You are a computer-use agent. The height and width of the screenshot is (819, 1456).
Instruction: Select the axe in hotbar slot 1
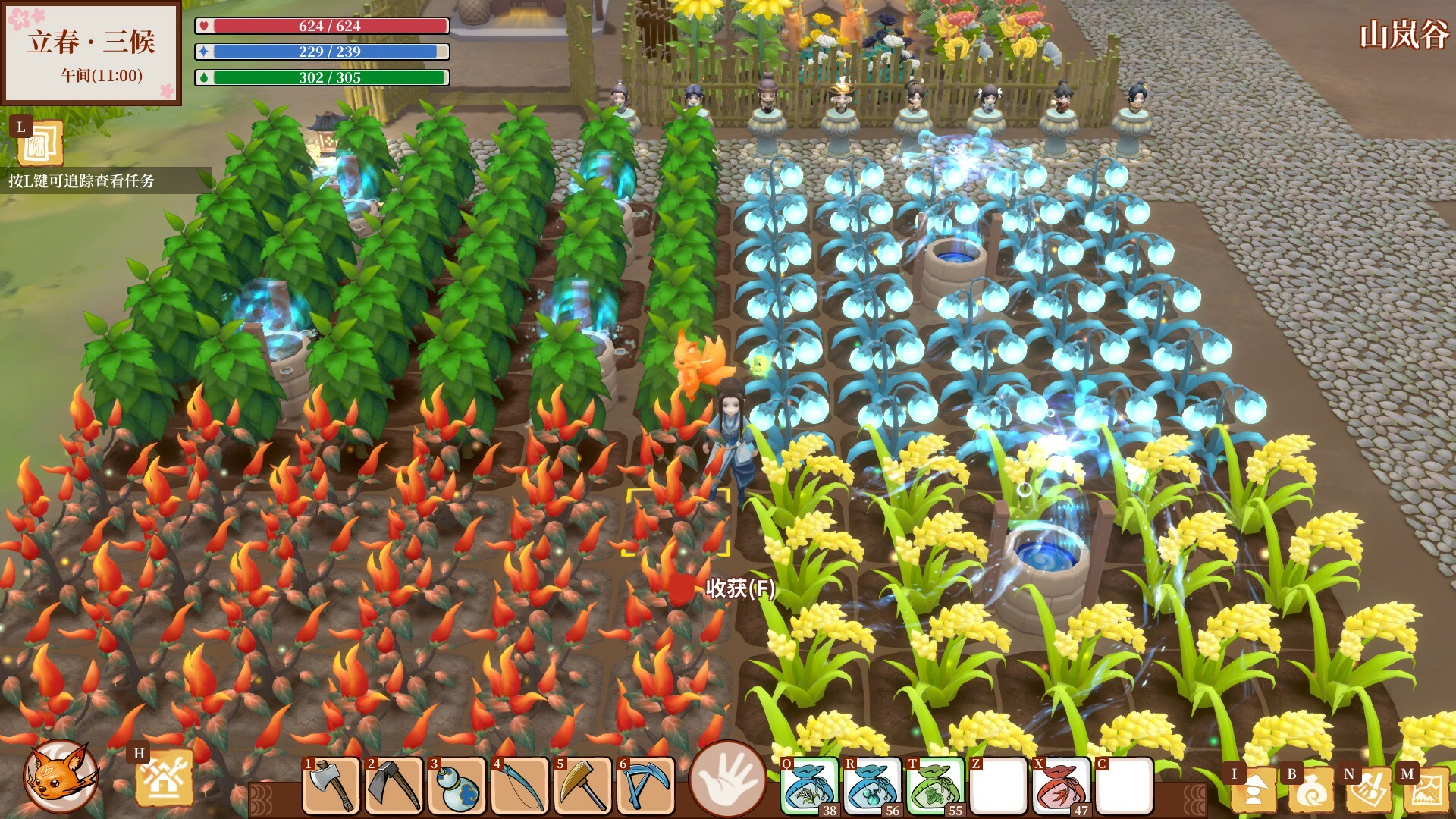(332, 786)
